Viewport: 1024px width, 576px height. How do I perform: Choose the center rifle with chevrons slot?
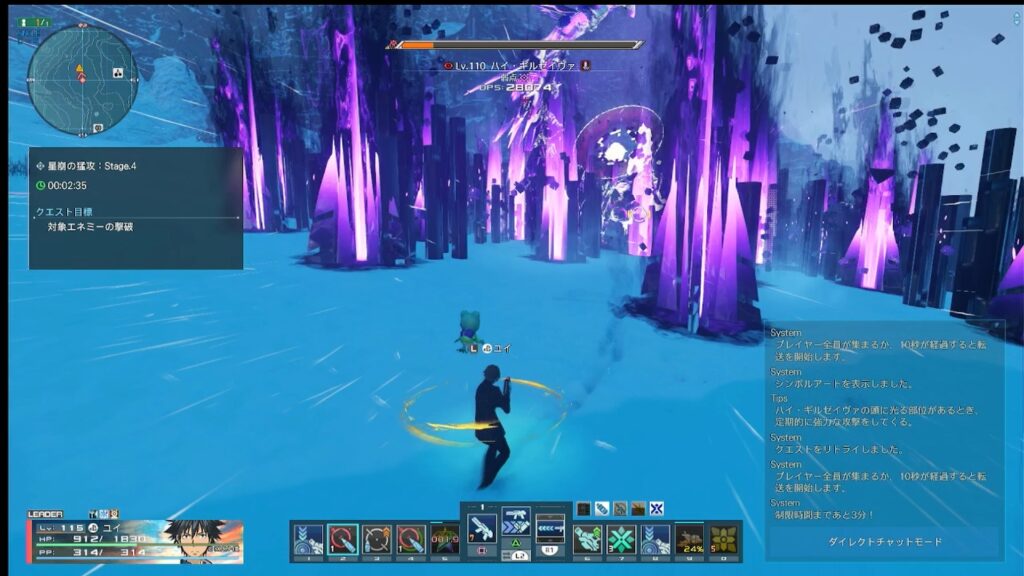[x=516, y=524]
